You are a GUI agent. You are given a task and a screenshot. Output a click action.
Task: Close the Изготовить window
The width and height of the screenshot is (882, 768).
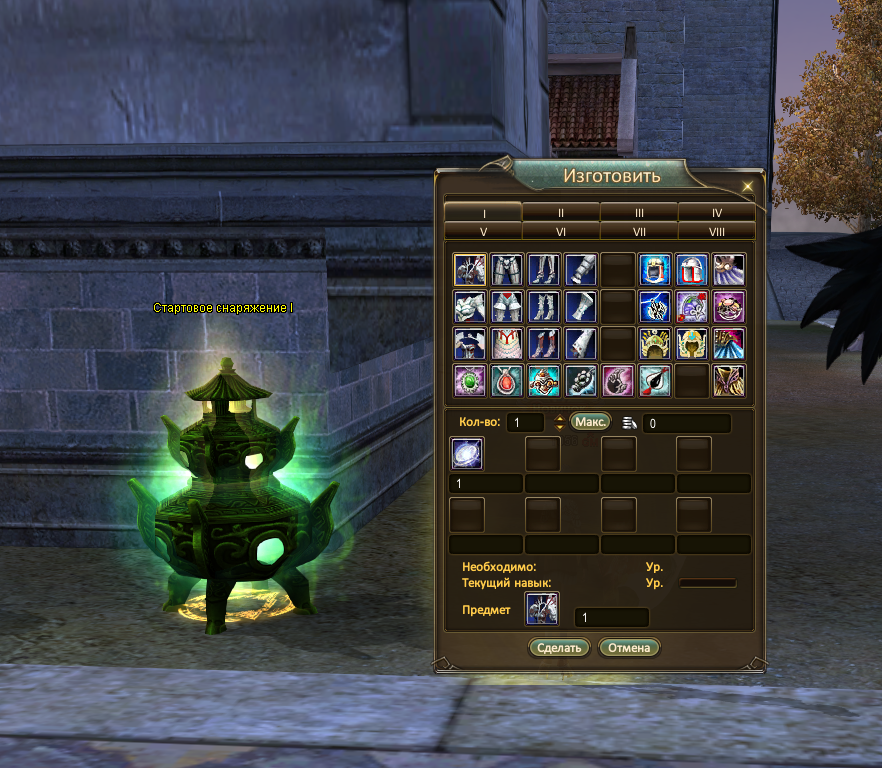click(x=747, y=186)
